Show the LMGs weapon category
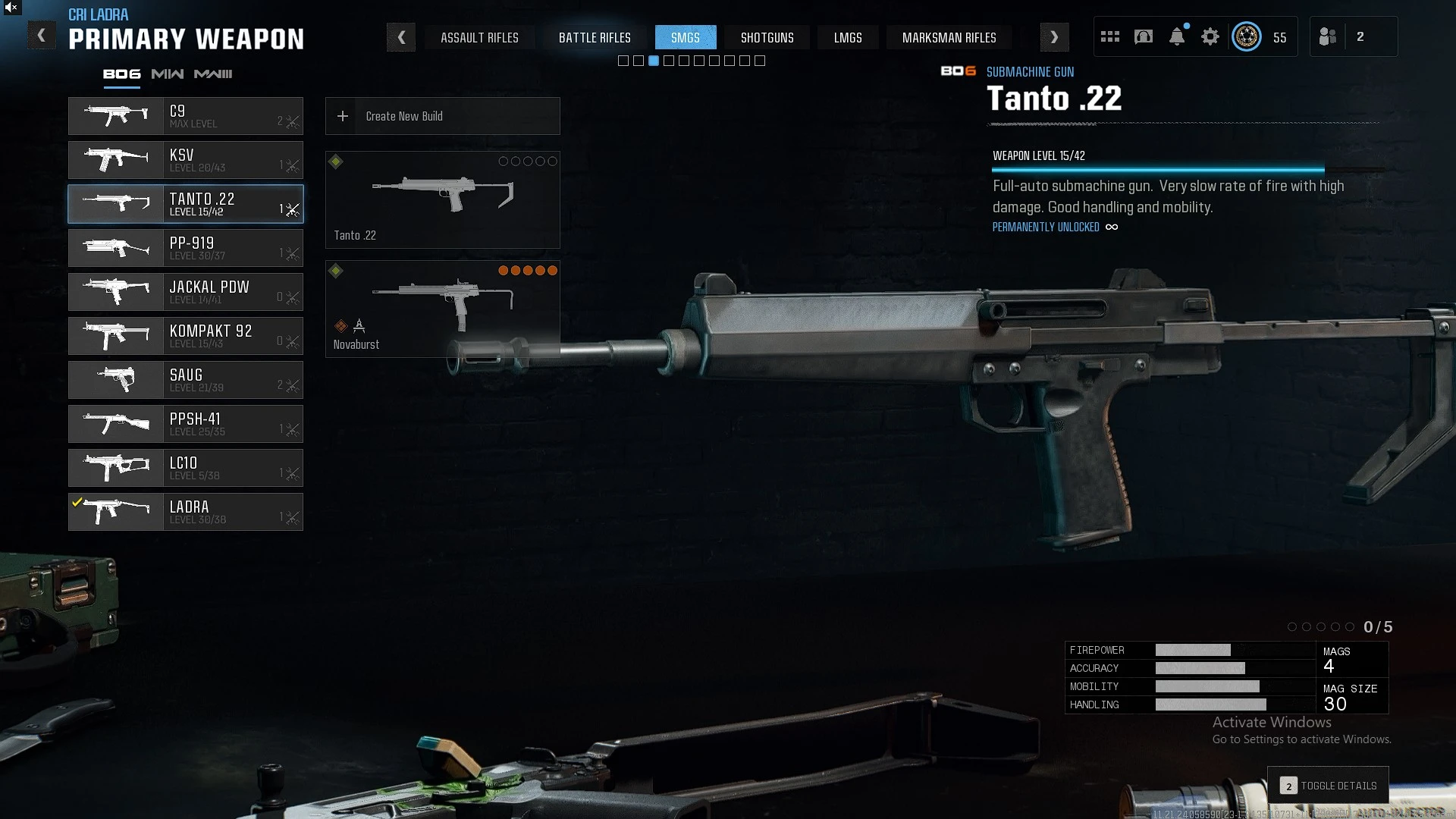This screenshot has width=1456, height=819. [x=848, y=37]
